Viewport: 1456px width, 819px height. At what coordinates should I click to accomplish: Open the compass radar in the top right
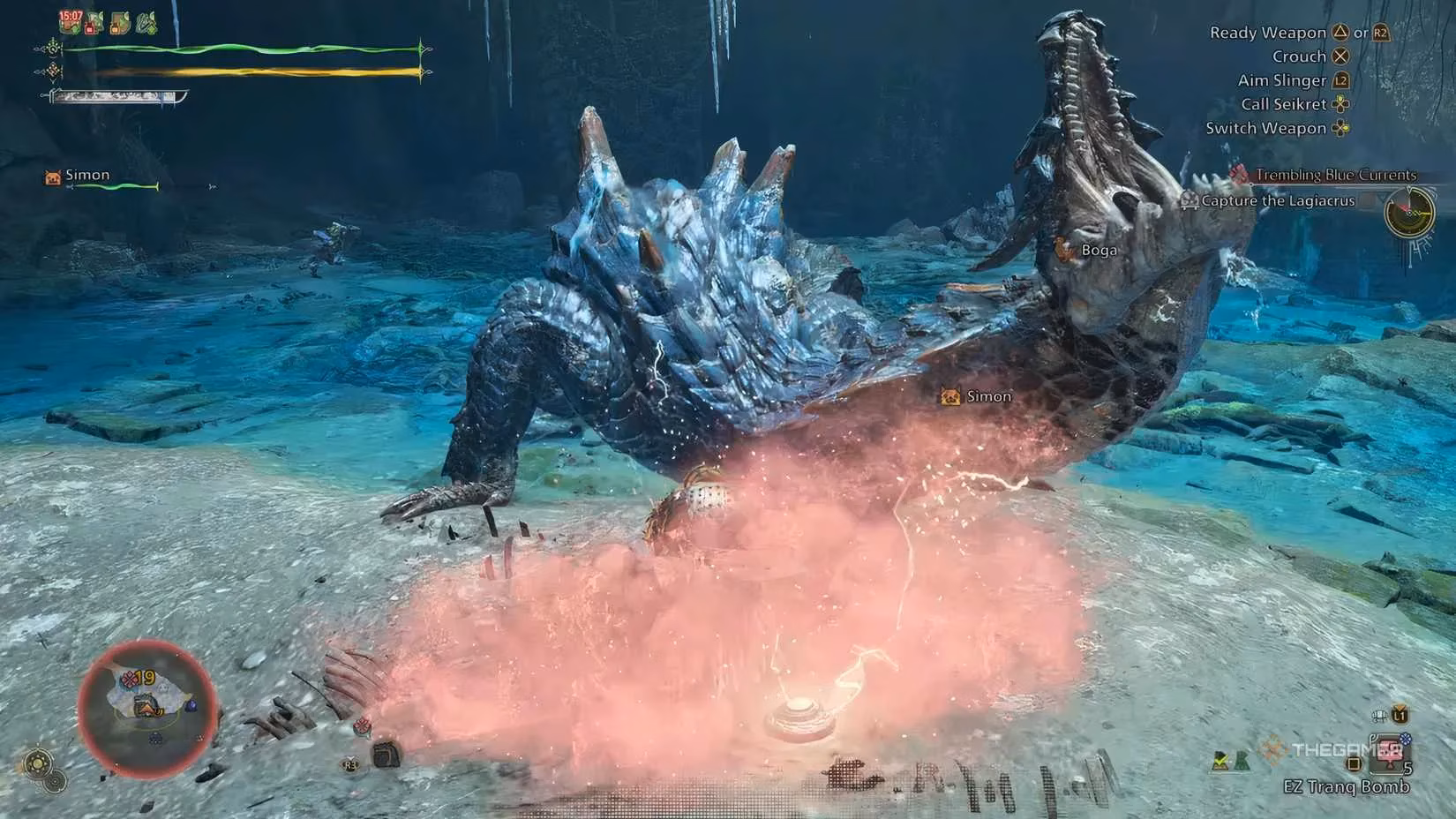(1410, 213)
